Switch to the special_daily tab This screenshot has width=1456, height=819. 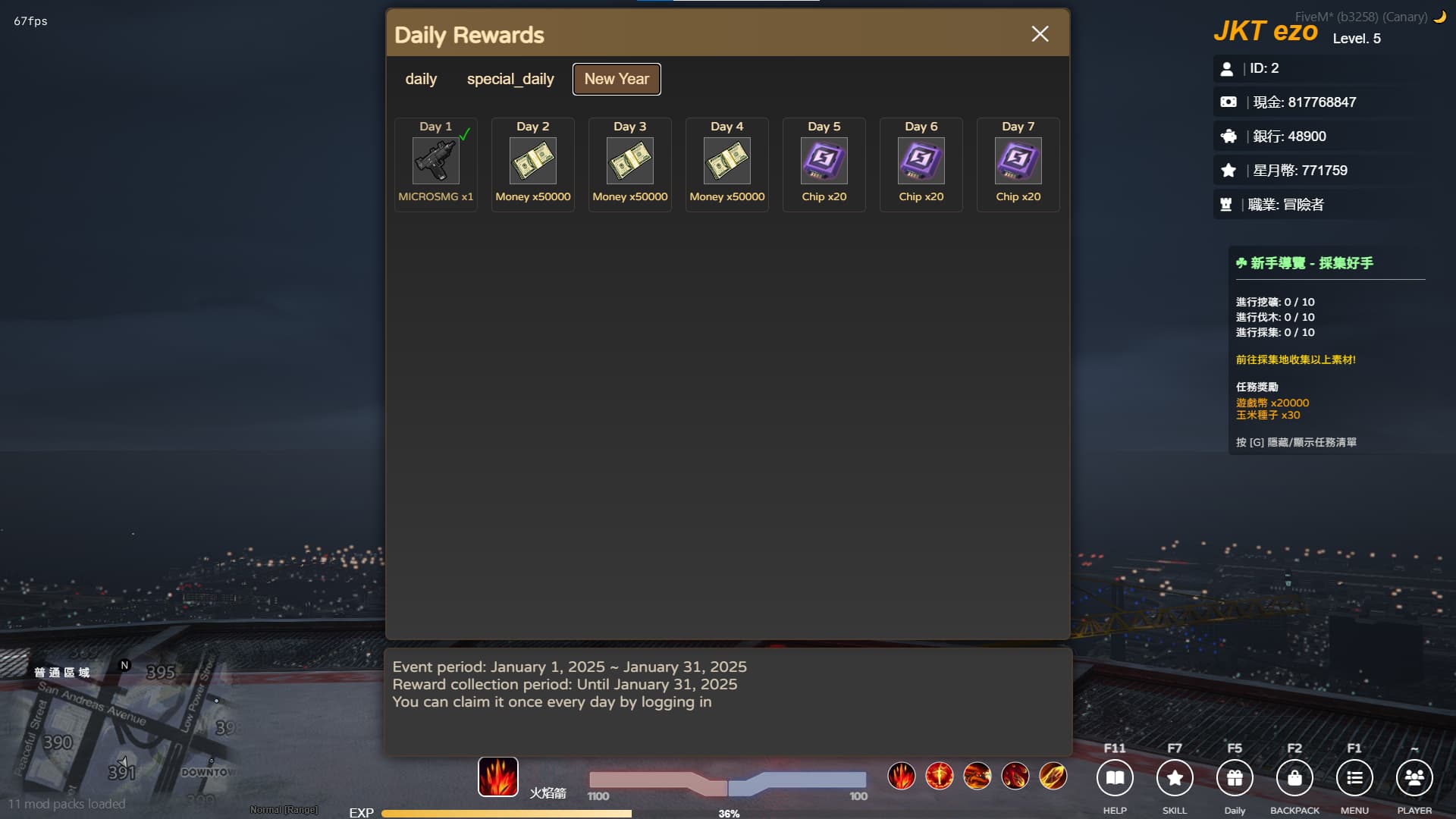tap(511, 78)
